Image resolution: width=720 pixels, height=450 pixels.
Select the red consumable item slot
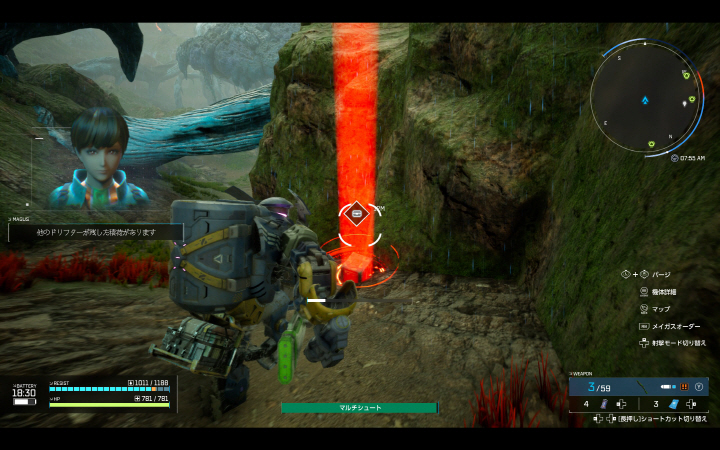pyautogui.click(x=606, y=405)
